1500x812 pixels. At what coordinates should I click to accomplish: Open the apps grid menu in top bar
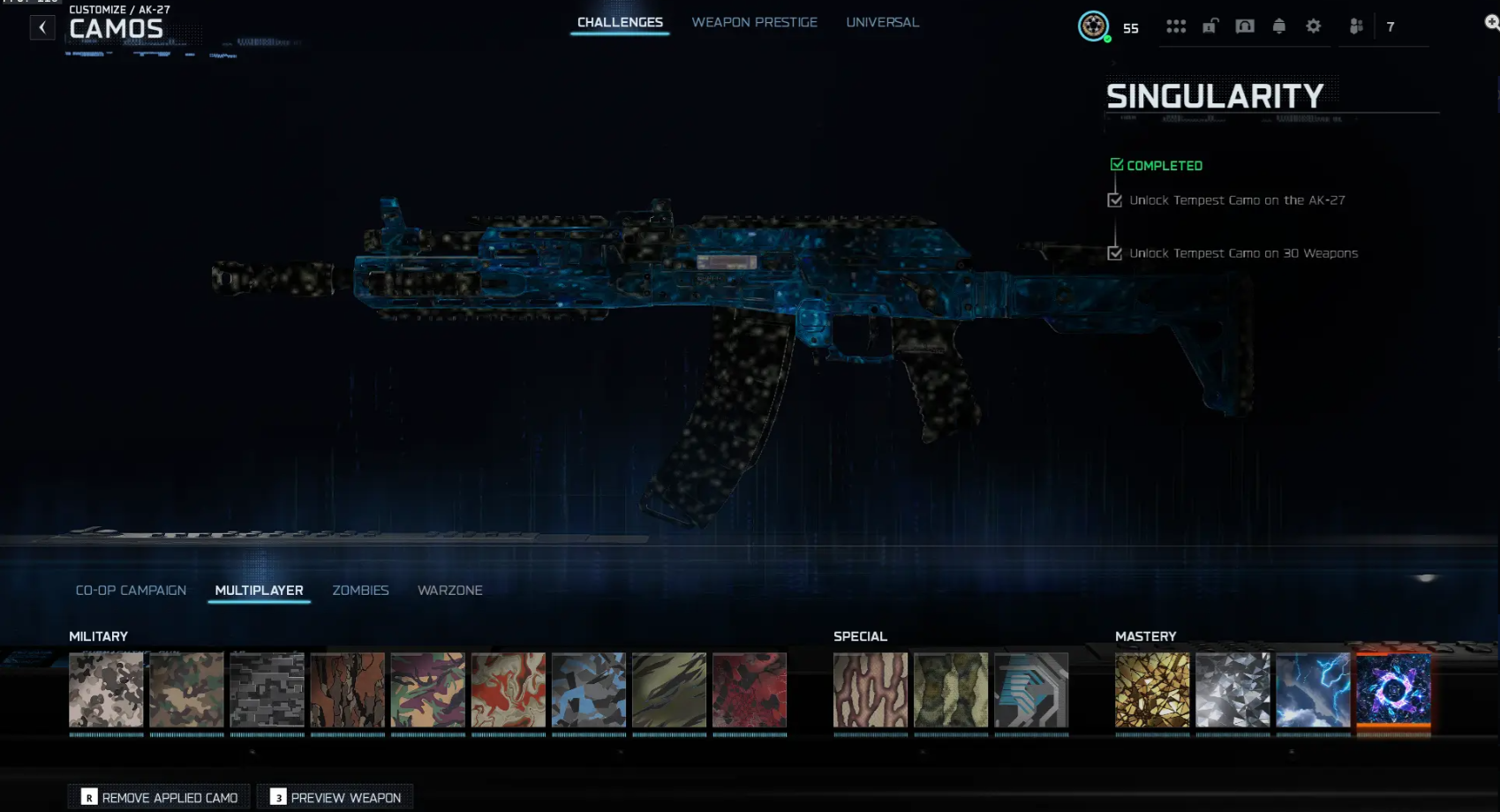coord(1177,26)
